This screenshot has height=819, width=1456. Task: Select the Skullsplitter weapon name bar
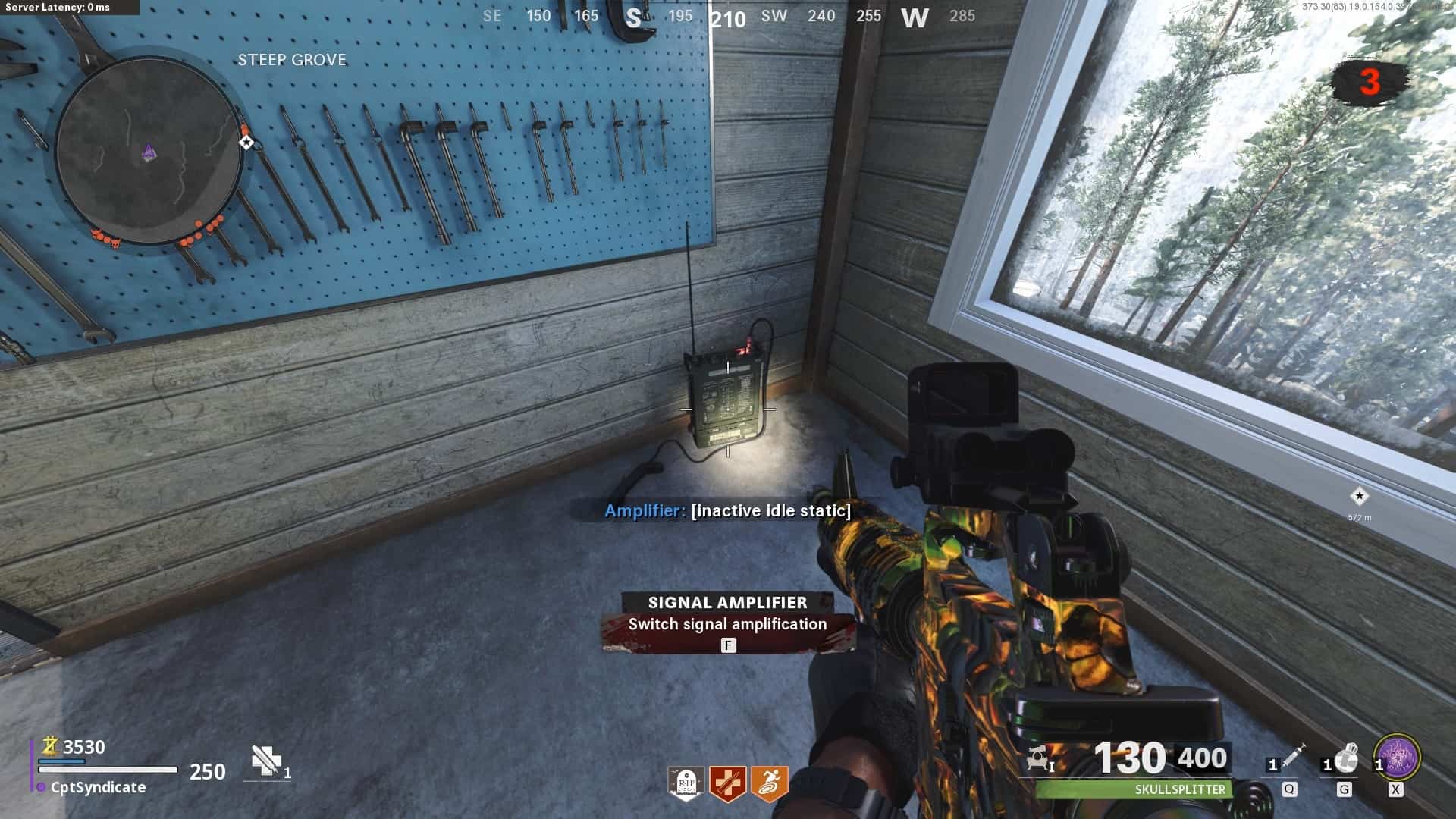point(1134,789)
